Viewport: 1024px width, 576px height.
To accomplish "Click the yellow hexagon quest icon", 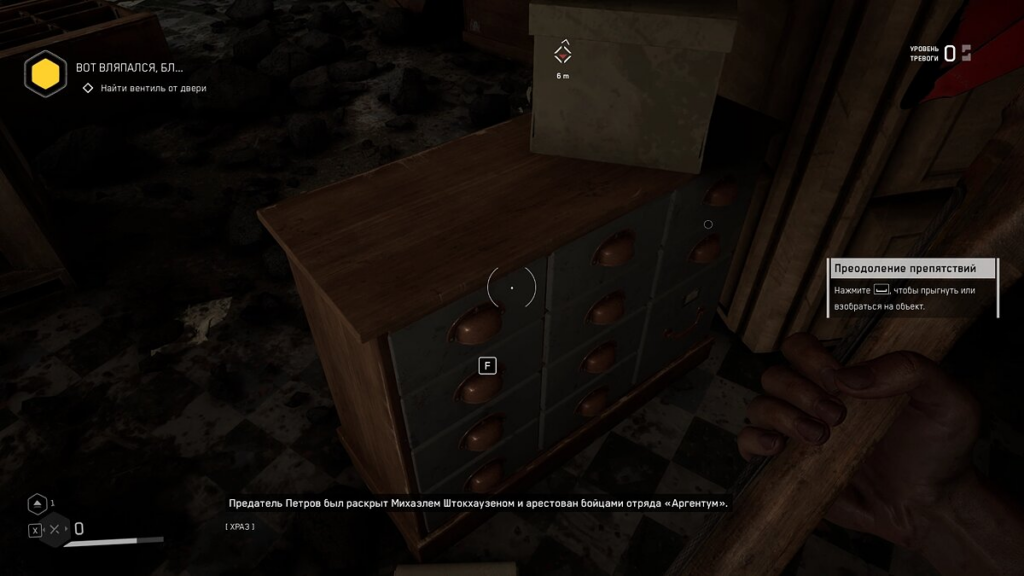I will (45, 74).
